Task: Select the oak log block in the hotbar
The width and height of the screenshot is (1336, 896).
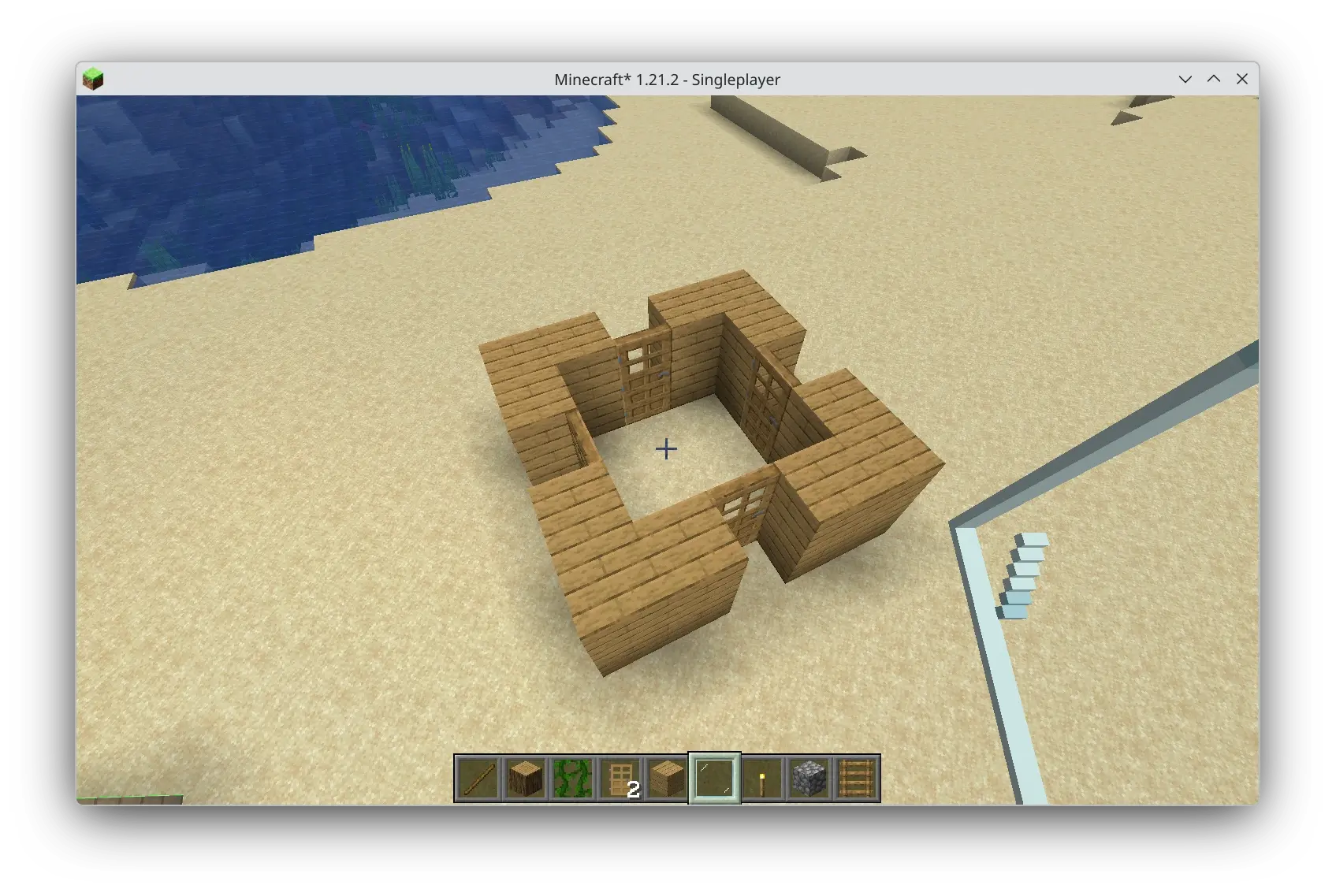Action: 525,779
